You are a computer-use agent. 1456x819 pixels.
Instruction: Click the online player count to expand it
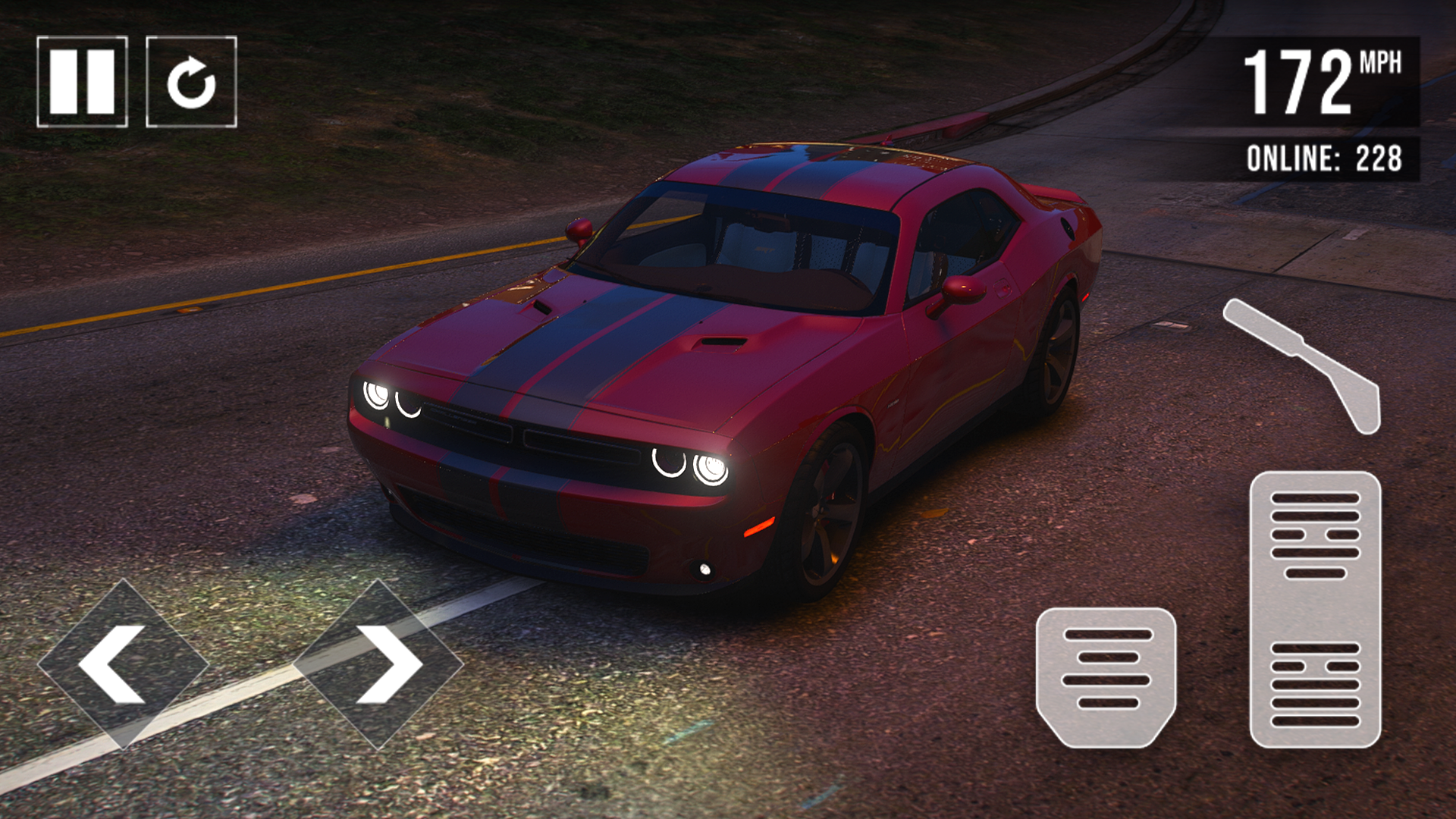click(1326, 157)
